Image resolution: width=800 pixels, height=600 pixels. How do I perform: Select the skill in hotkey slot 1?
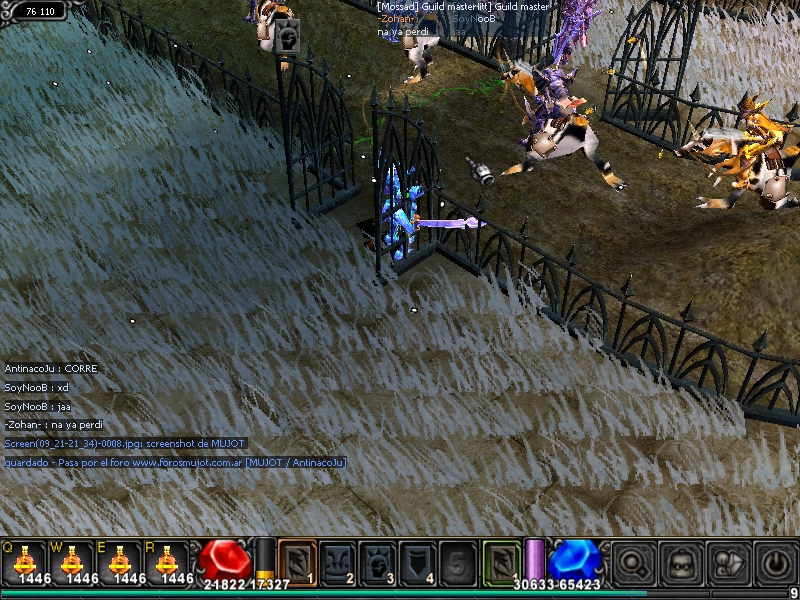297,561
